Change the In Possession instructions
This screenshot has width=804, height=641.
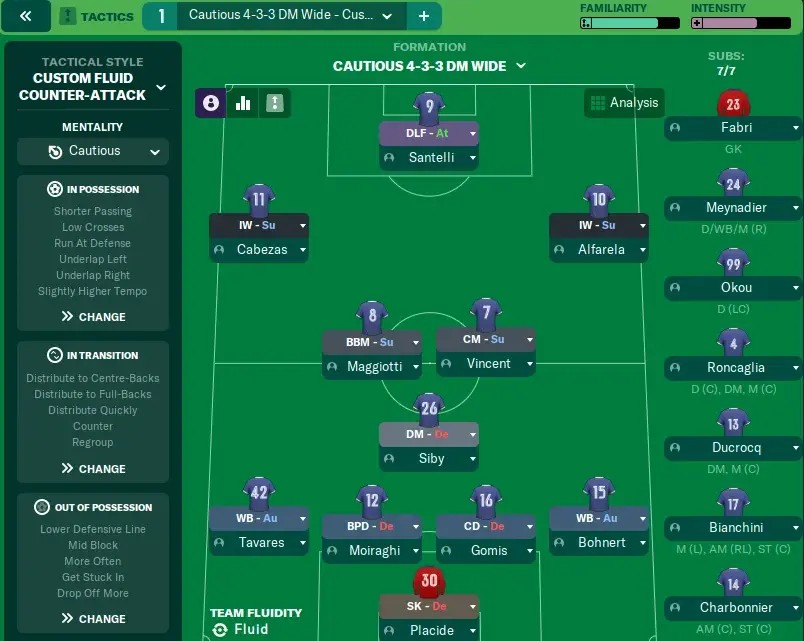pos(93,317)
